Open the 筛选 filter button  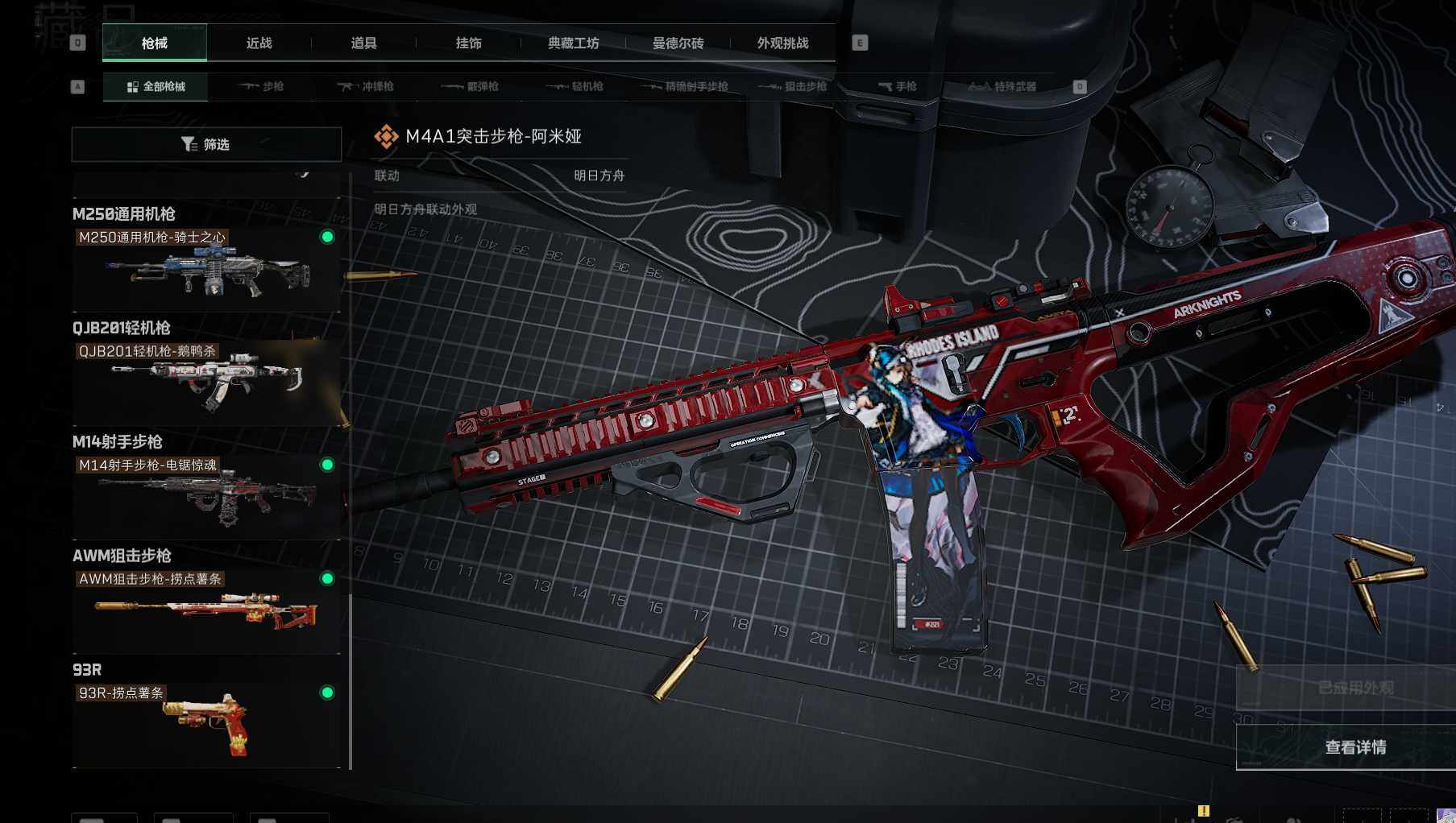pyautogui.click(x=206, y=144)
